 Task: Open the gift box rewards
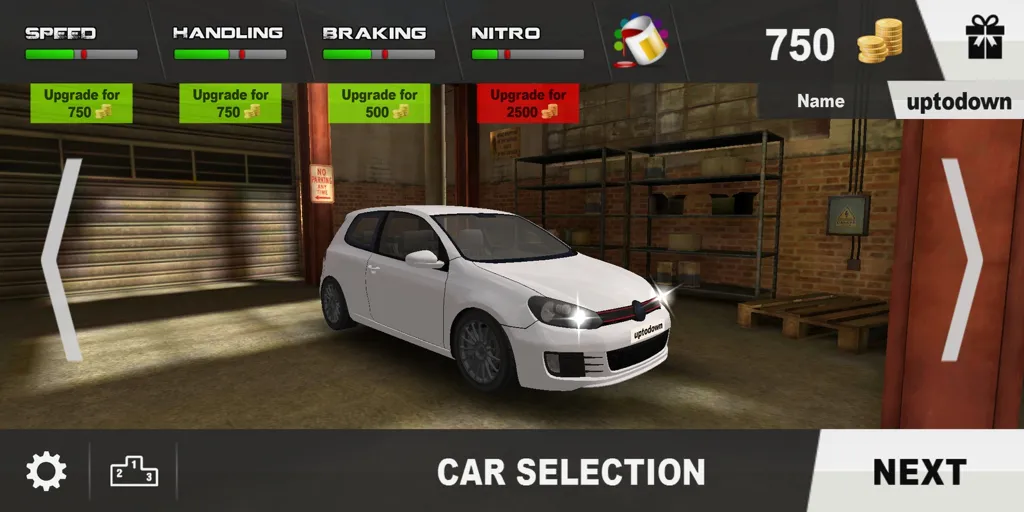pos(984,40)
